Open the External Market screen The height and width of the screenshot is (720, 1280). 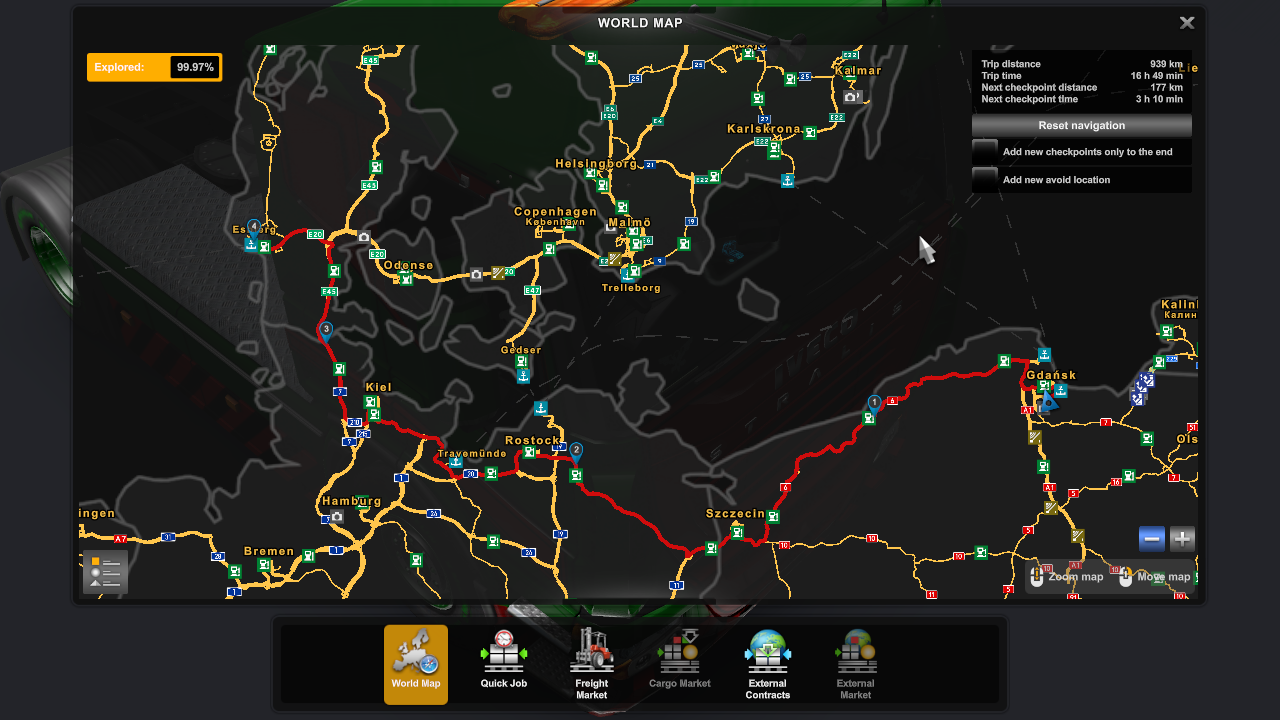coord(855,664)
